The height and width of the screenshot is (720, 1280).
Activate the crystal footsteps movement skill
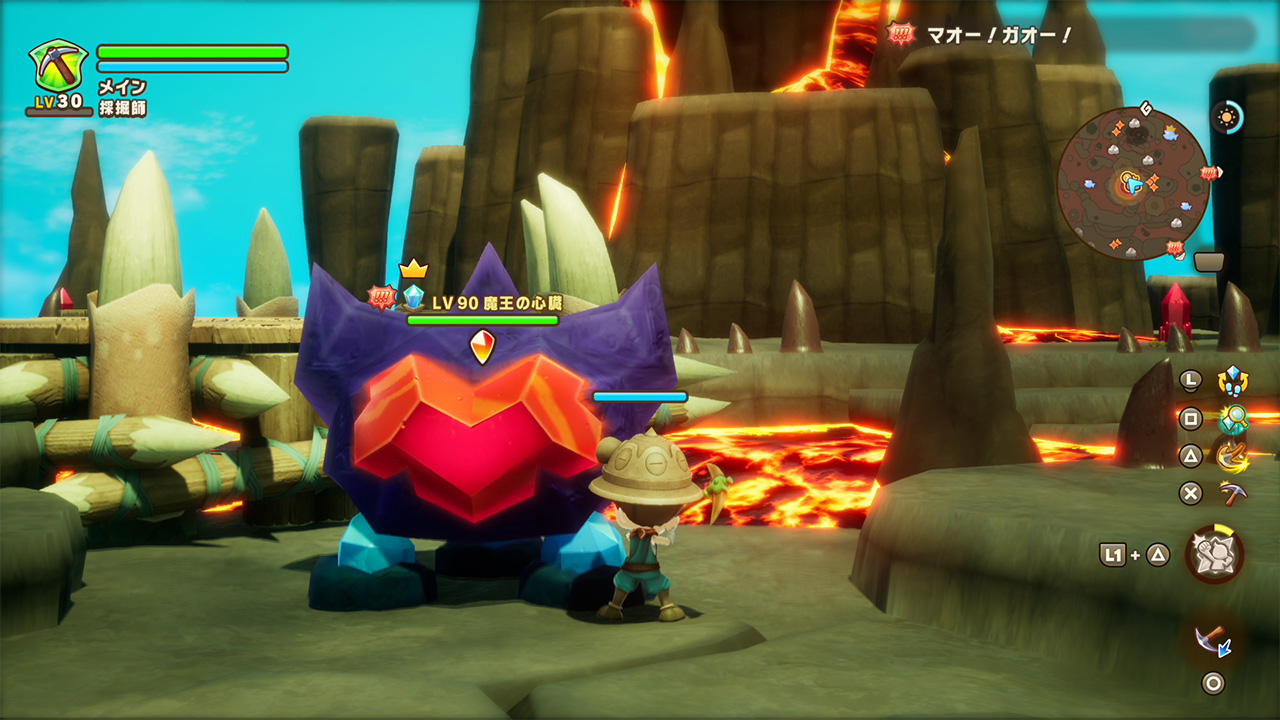[1232, 380]
